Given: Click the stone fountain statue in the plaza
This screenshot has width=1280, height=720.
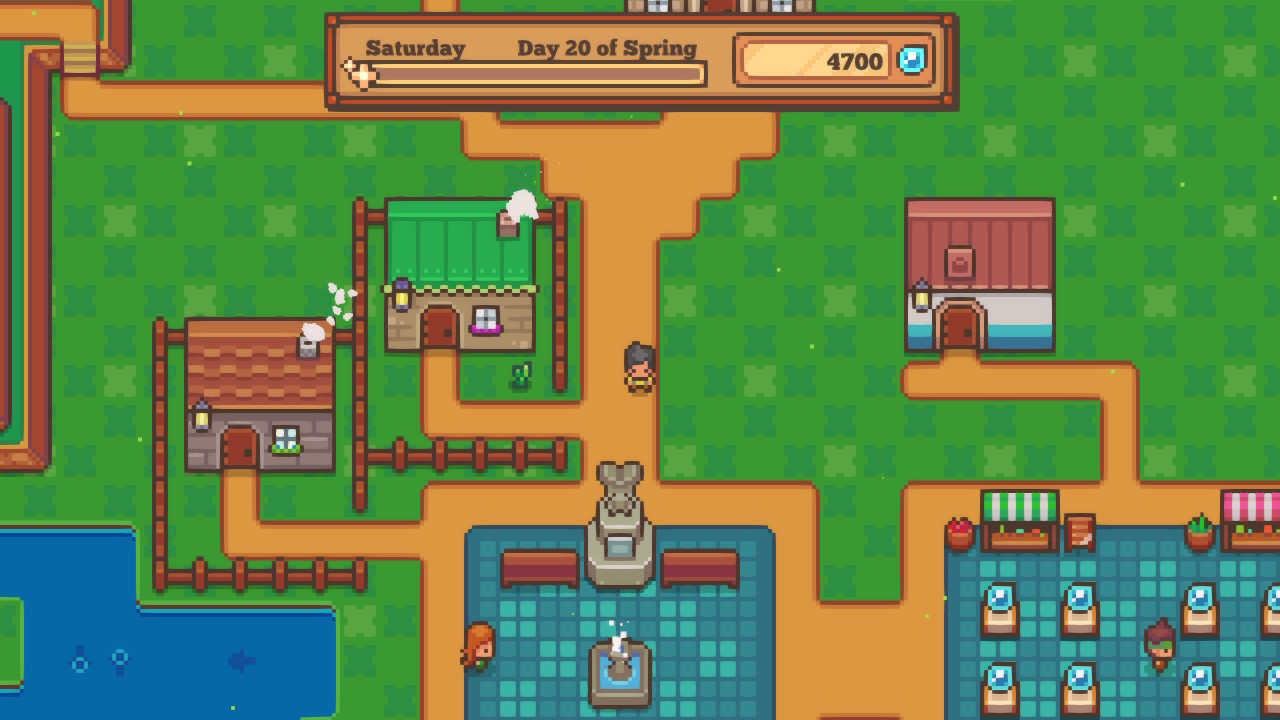Looking at the screenshot, I should 621,498.
